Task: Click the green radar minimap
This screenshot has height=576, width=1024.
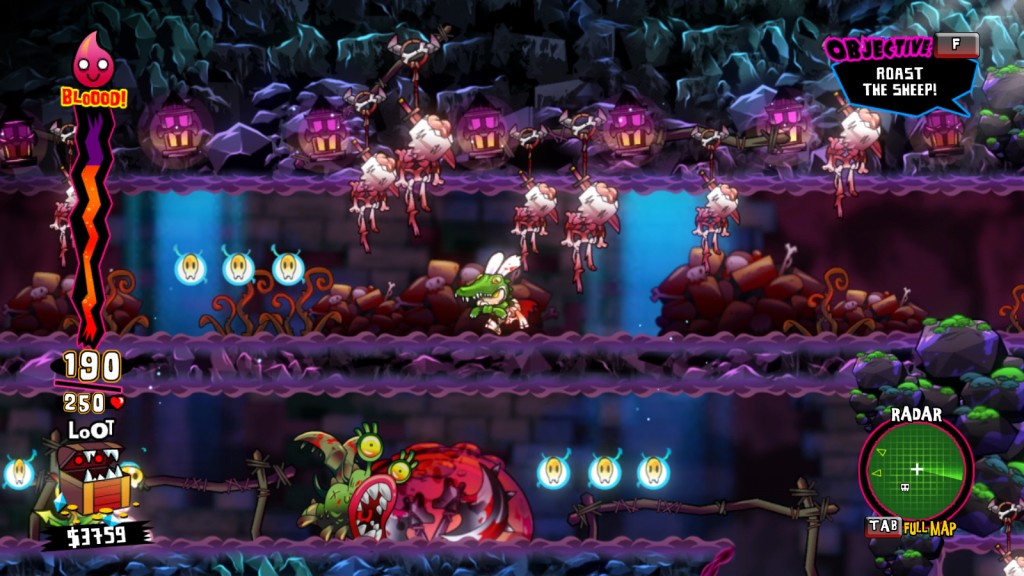Action: 916,469
